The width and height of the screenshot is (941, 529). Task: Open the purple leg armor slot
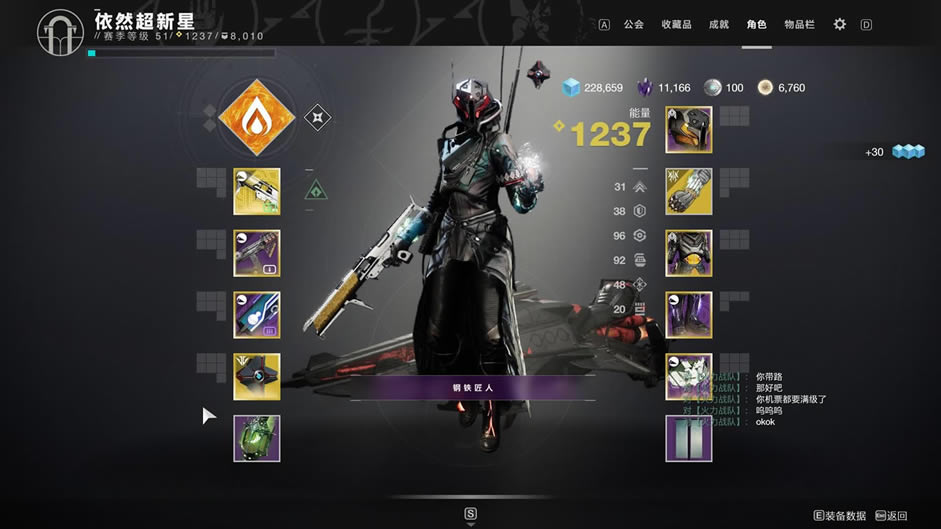pos(689,315)
